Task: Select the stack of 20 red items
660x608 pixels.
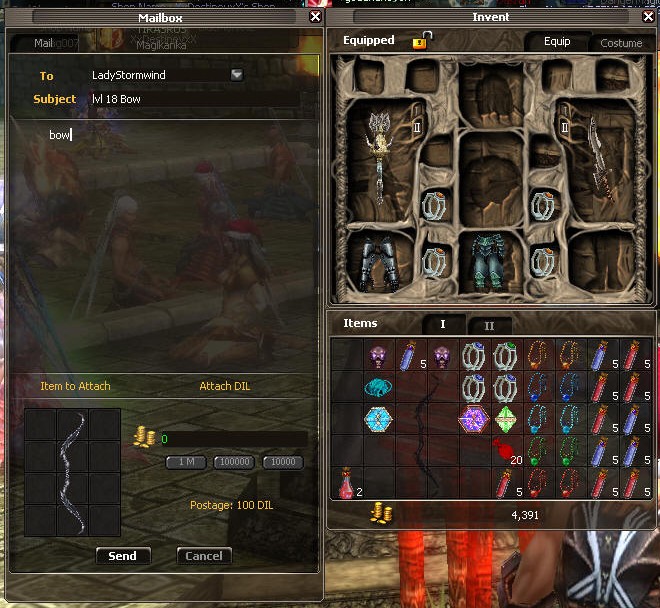Action: coord(507,451)
